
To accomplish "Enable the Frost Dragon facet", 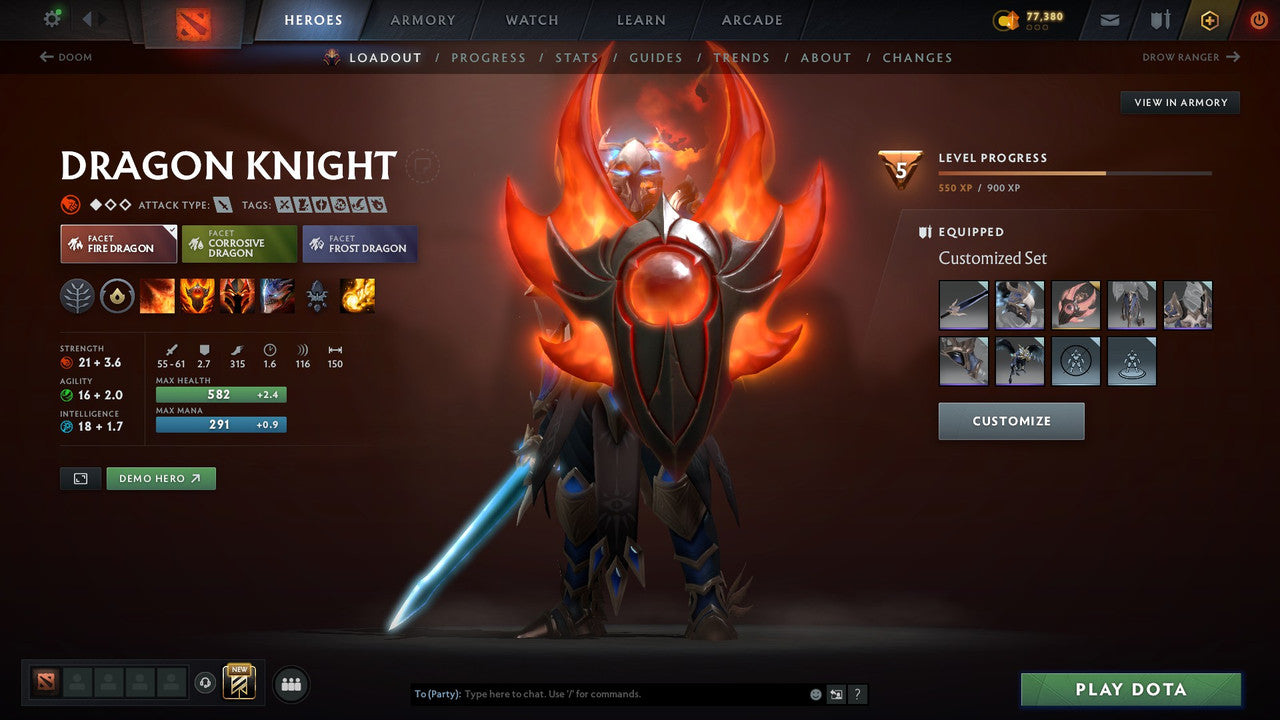I will (x=359, y=243).
